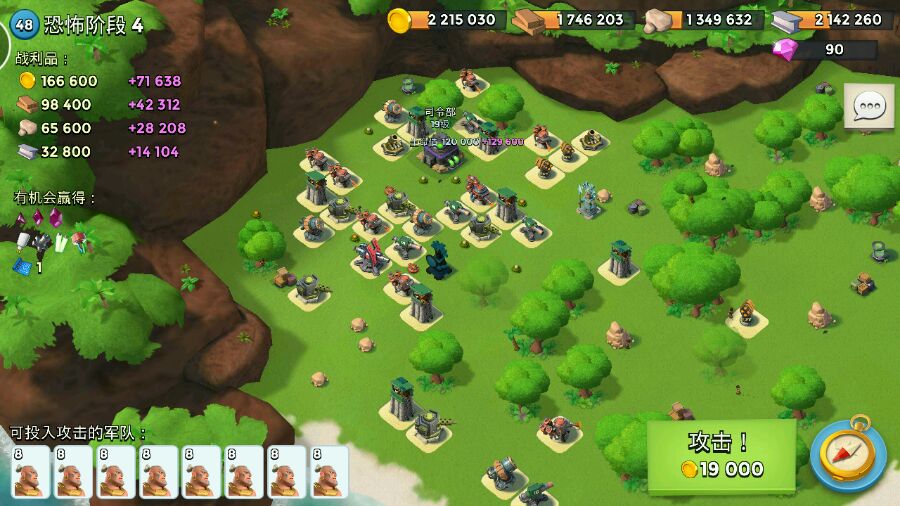Open the purple diamond gem counter
Image resolution: width=900 pixels, height=506 pixels.
click(824, 50)
